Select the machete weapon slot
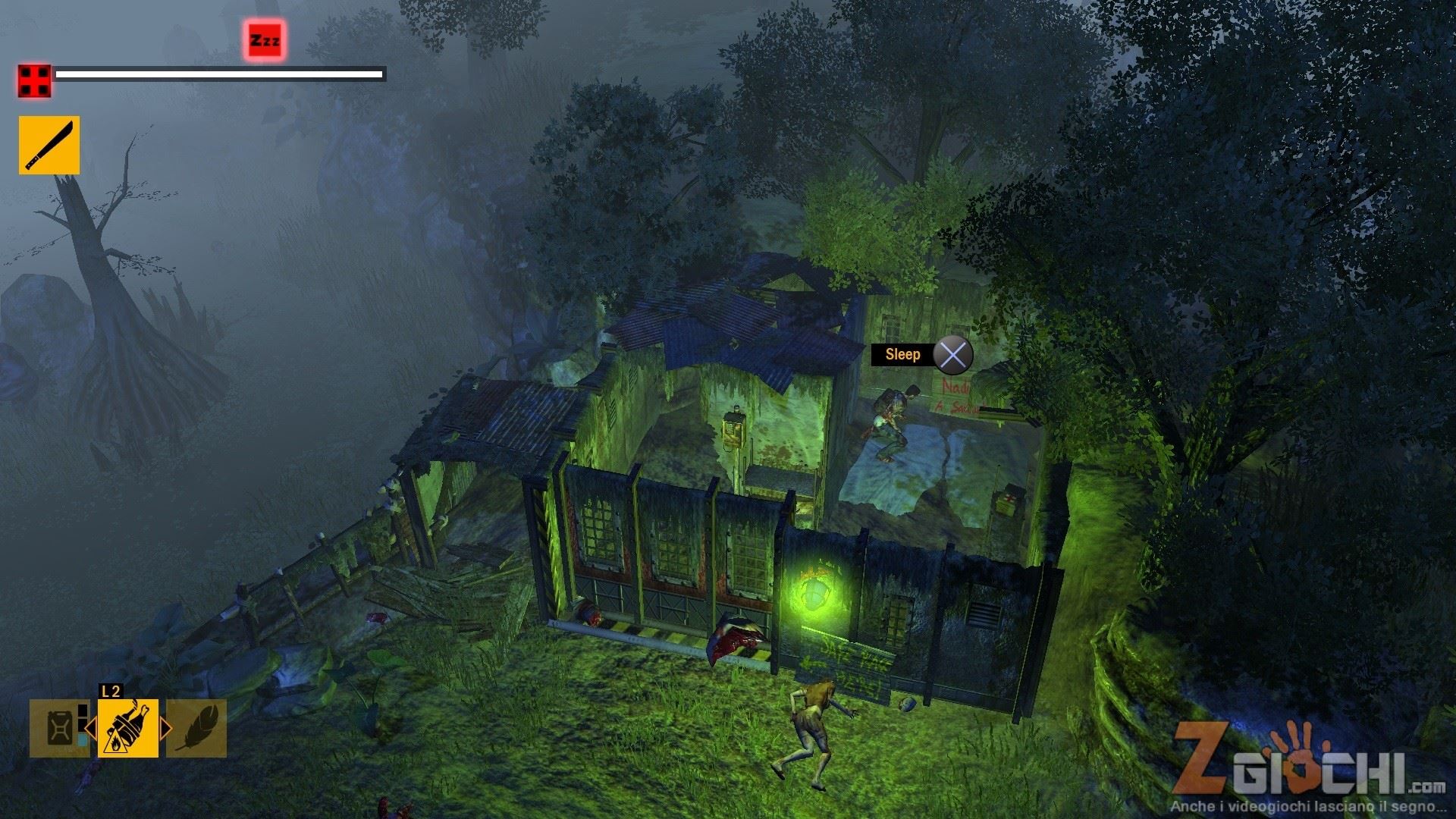Viewport: 1456px width, 819px height. pyautogui.click(x=49, y=146)
